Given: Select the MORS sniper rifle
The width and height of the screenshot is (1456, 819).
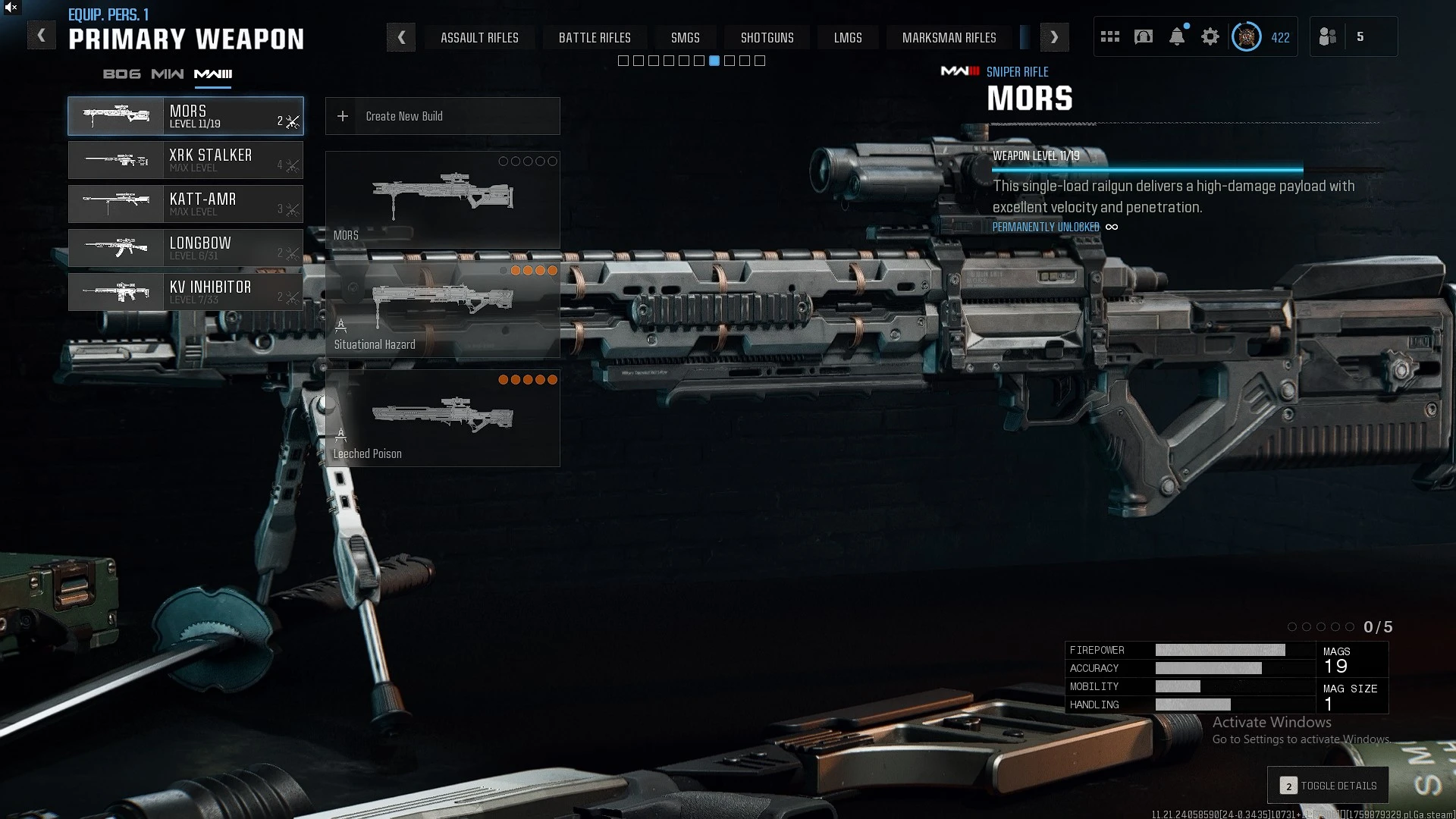Looking at the screenshot, I should pyautogui.click(x=186, y=116).
